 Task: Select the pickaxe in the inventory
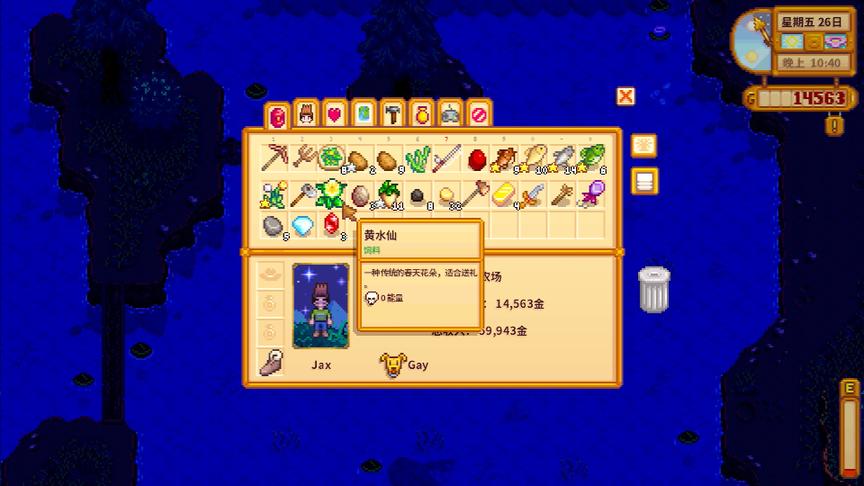pos(273,159)
